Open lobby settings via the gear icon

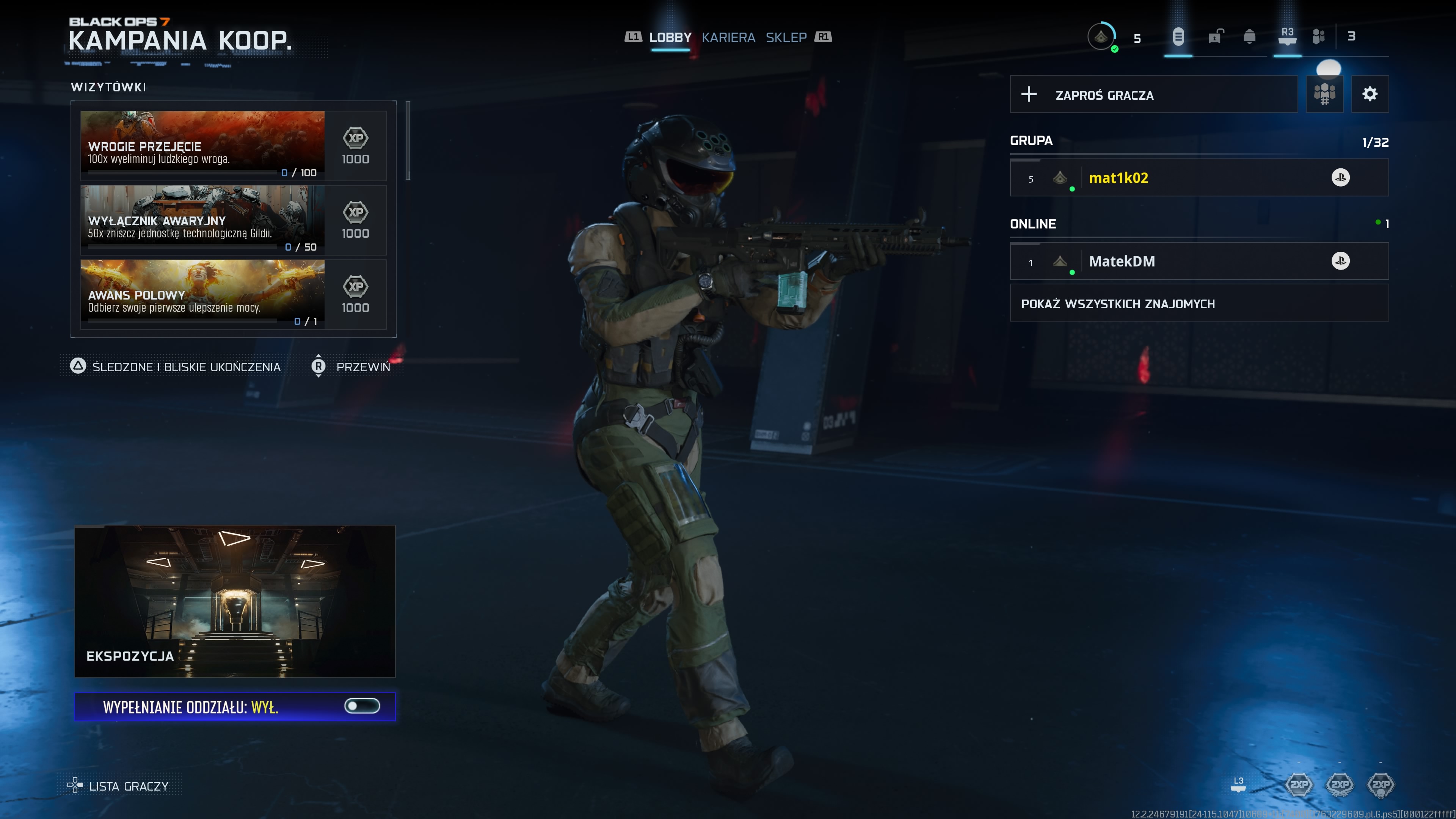point(1370,94)
